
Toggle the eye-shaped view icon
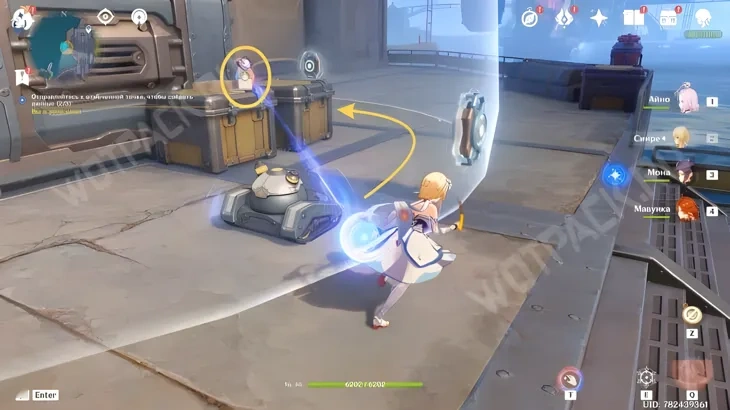point(106,18)
